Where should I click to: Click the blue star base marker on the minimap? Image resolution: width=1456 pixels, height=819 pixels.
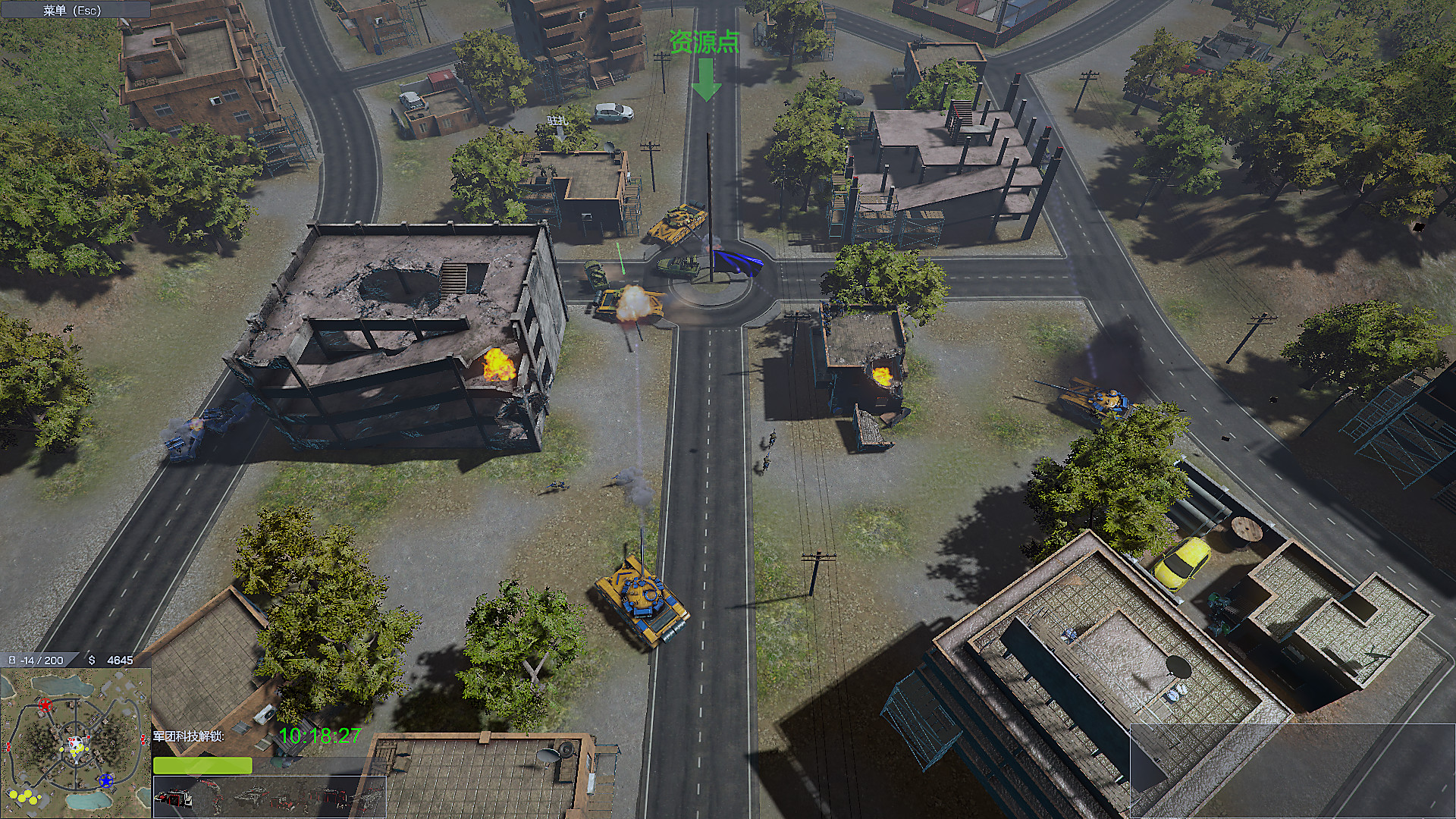point(106,780)
